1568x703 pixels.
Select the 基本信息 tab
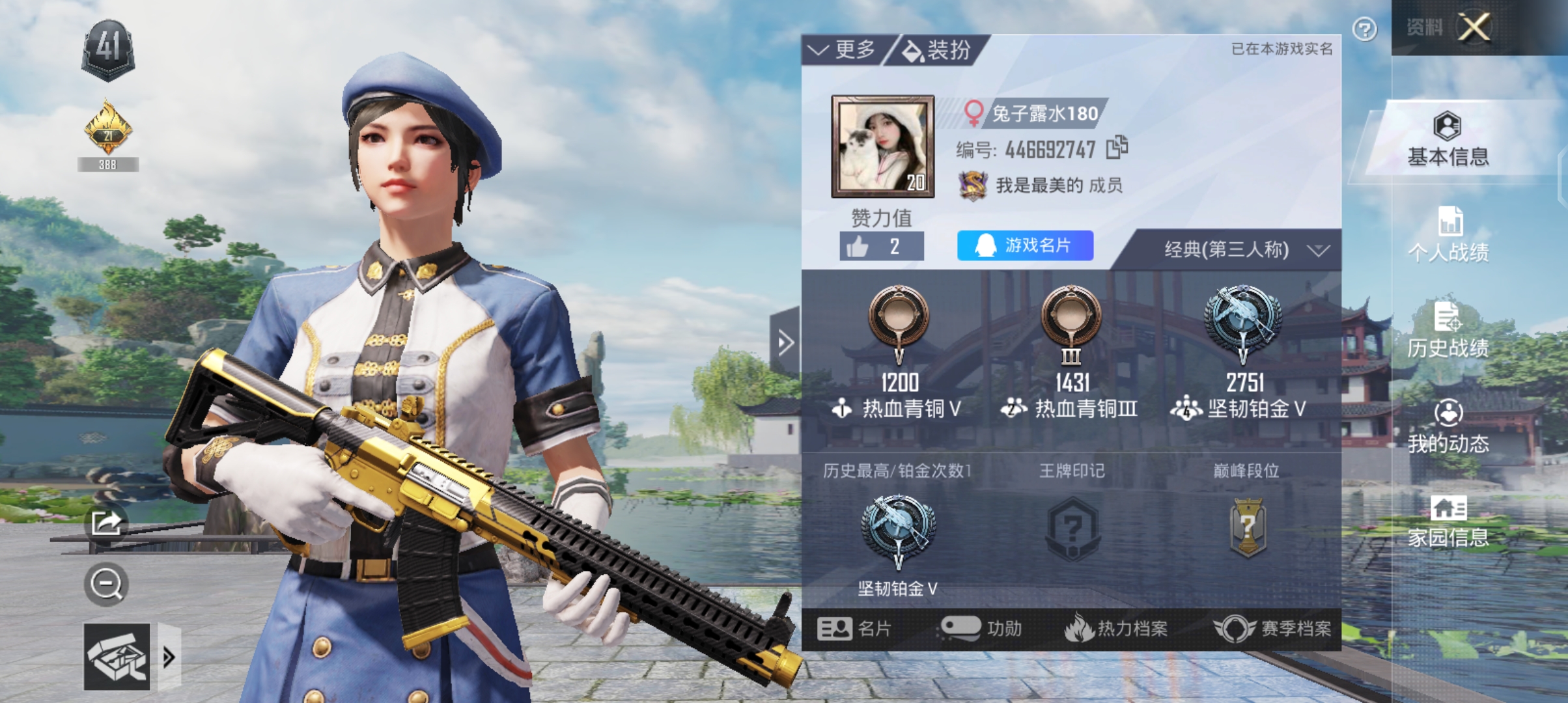click(x=1448, y=139)
